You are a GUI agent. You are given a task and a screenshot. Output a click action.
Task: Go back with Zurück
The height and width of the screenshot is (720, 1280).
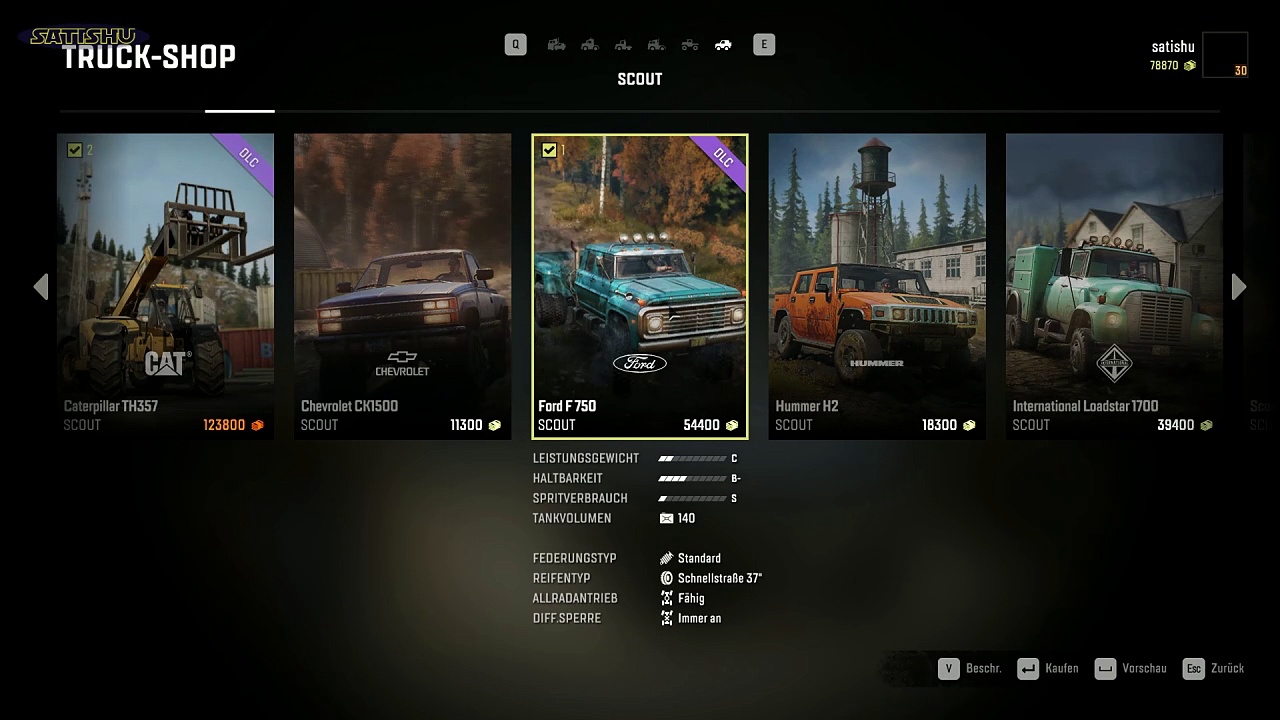(1213, 669)
